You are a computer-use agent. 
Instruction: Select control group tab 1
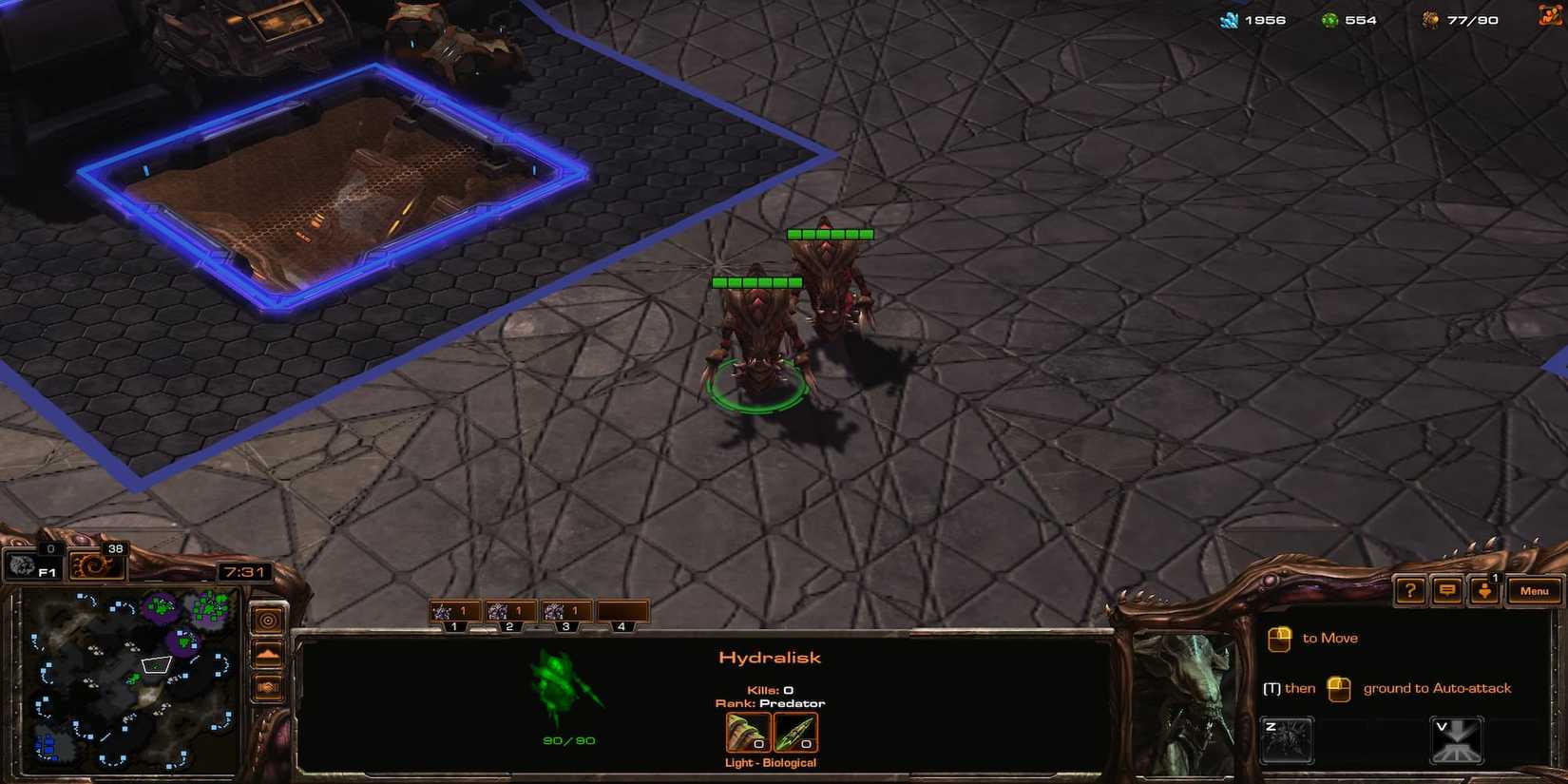[454, 611]
